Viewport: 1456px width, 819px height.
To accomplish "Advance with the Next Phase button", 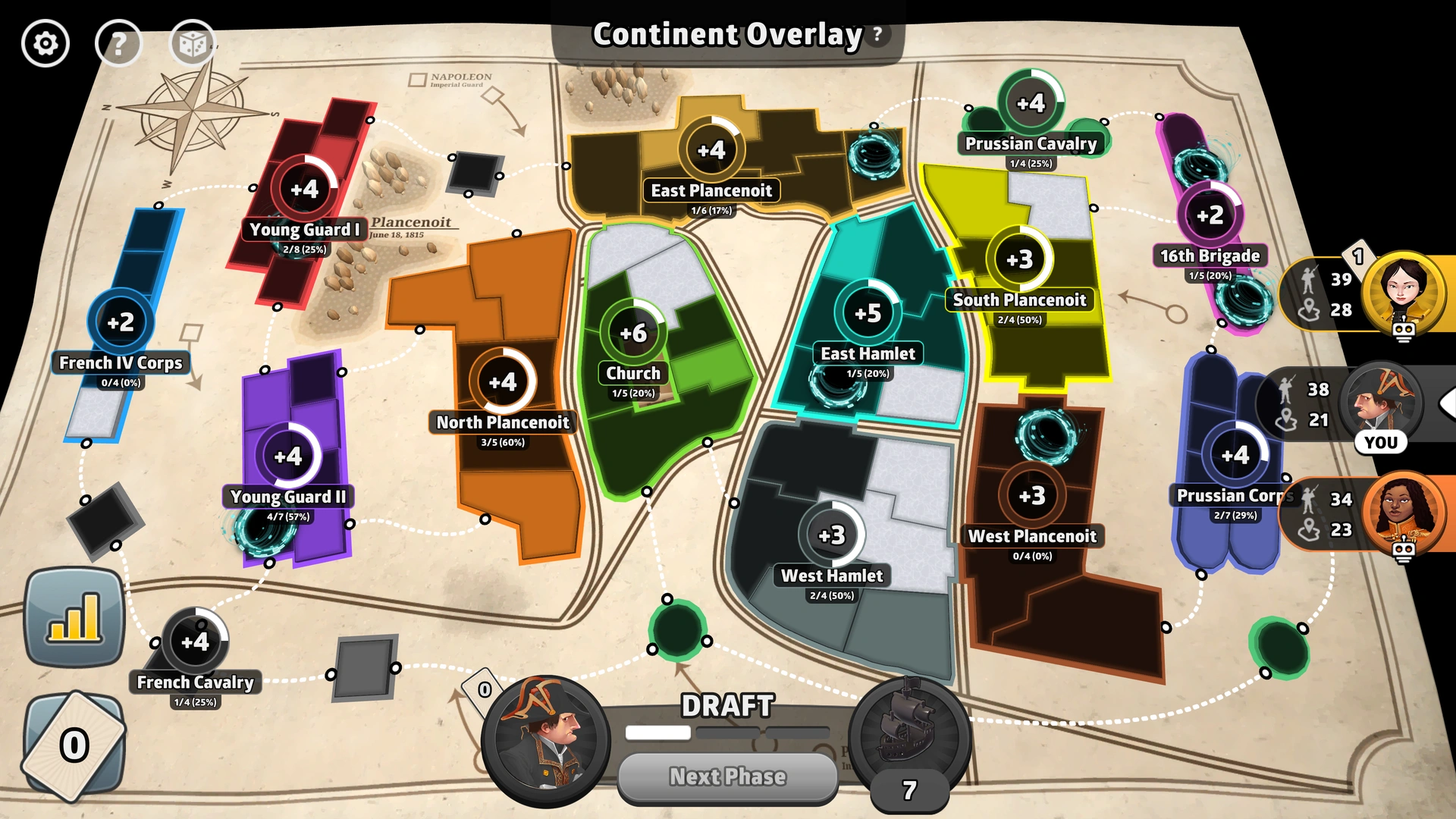I will 727,777.
